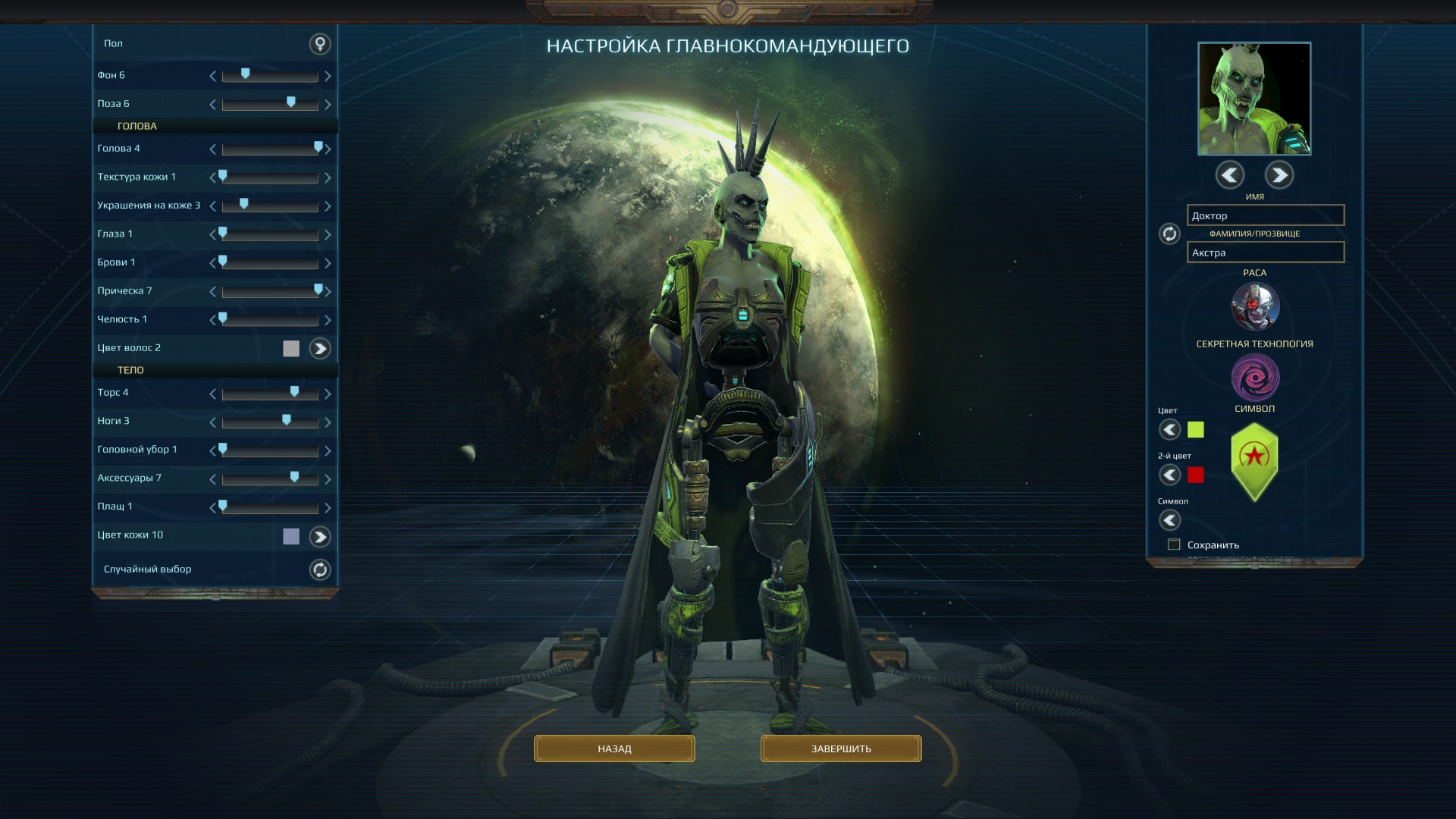Go back with the НАЗАД button
The height and width of the screenshot is (819, 1456).
pos(614,748)
